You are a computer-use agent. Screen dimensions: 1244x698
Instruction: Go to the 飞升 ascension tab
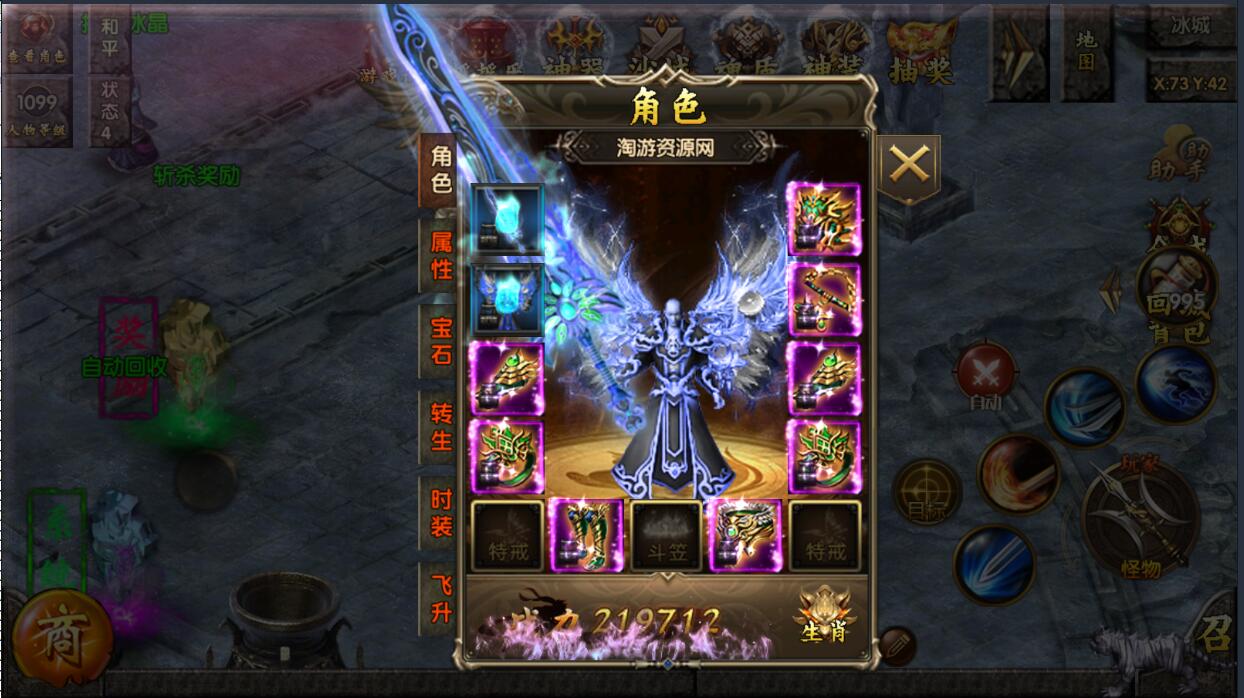pos(440,599)
